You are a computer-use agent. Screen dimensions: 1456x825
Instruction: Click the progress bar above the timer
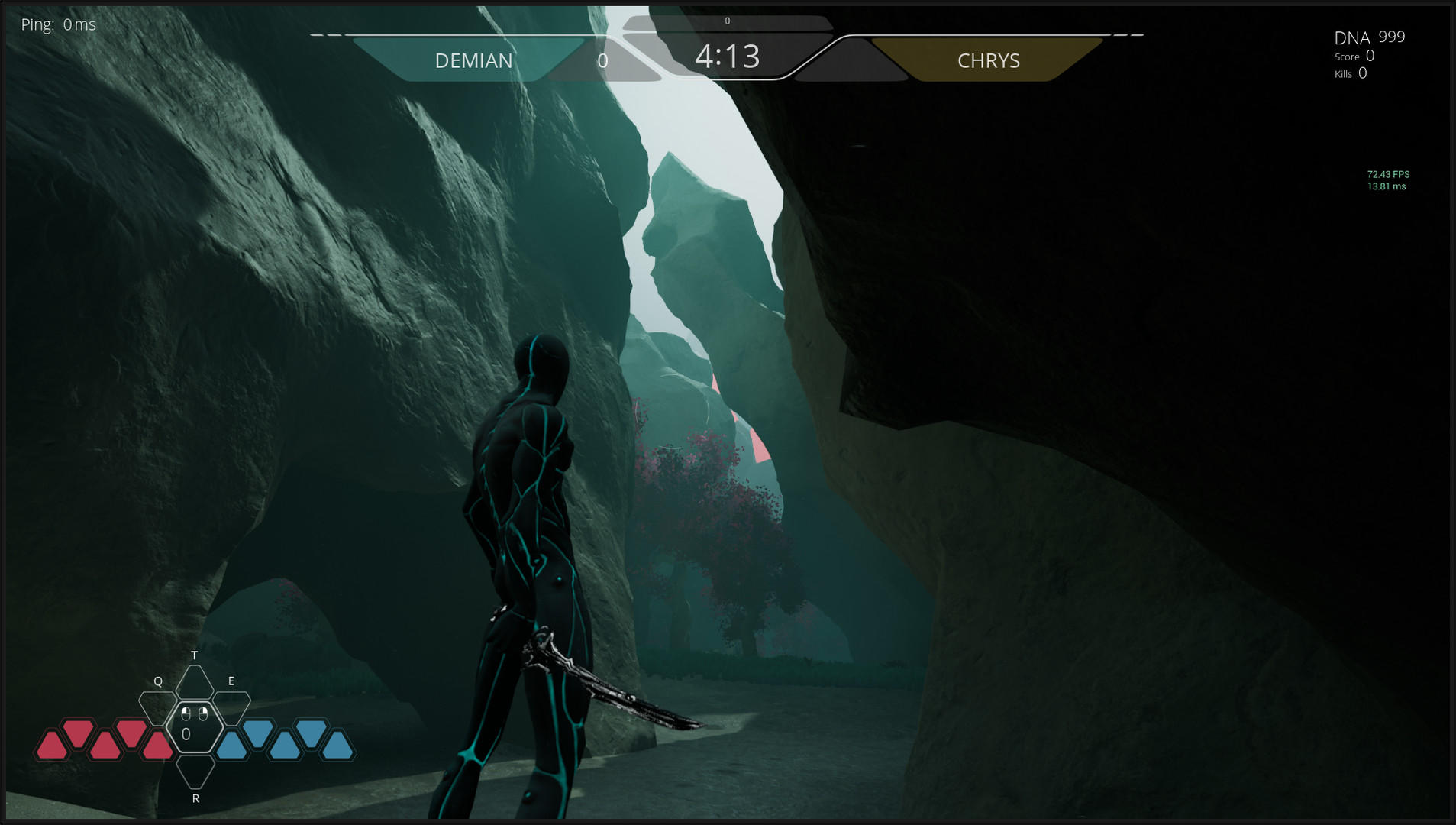tap(726, 22)
